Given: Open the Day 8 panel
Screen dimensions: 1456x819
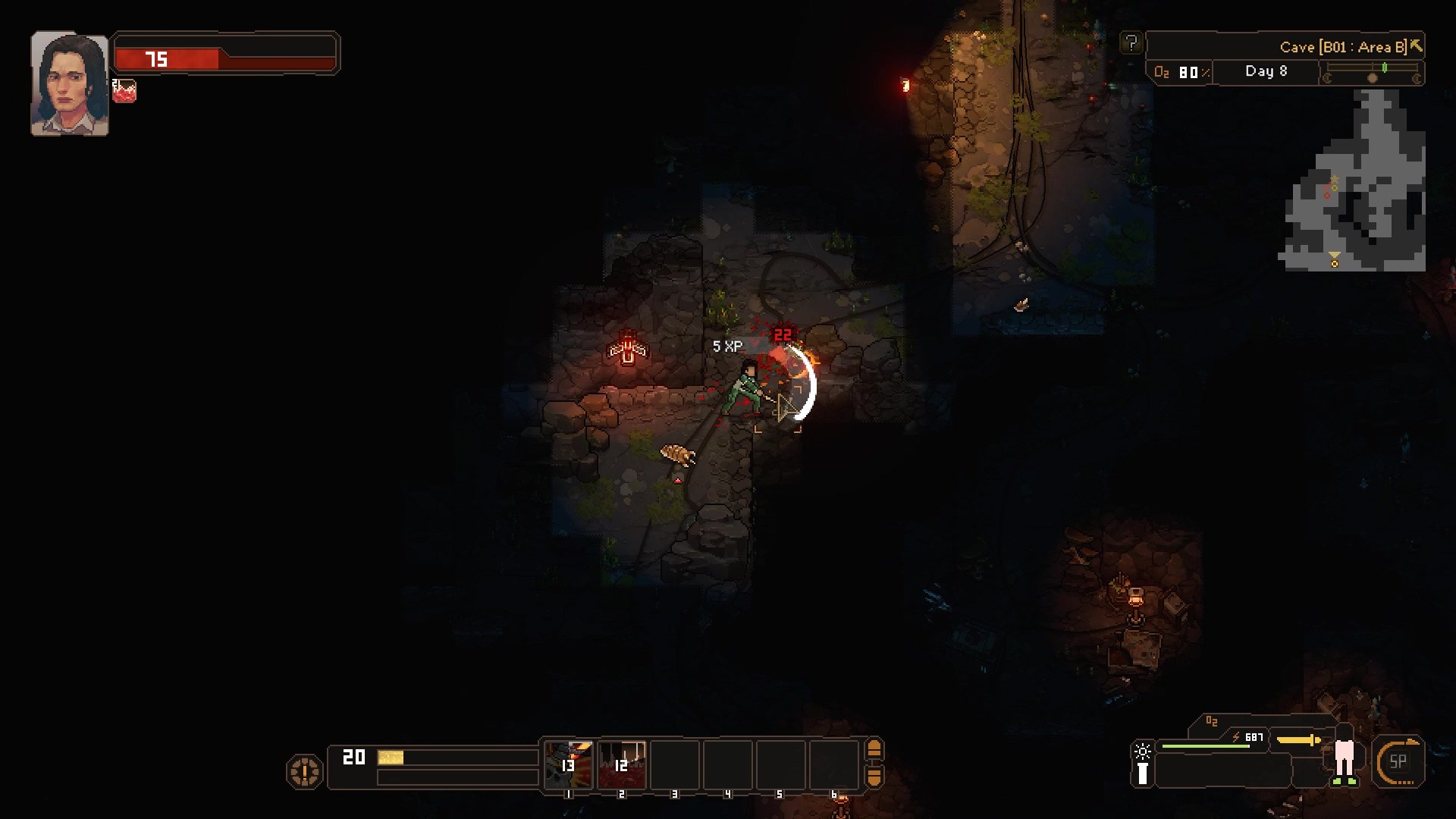Looking at the screenshot, I should 1265,72.
